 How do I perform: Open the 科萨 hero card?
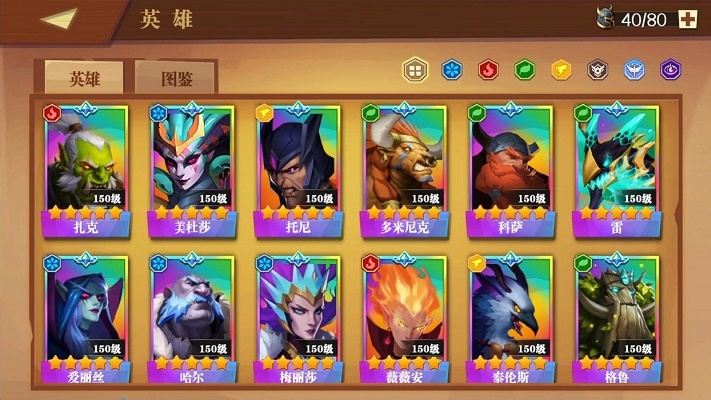click(510, 170)
